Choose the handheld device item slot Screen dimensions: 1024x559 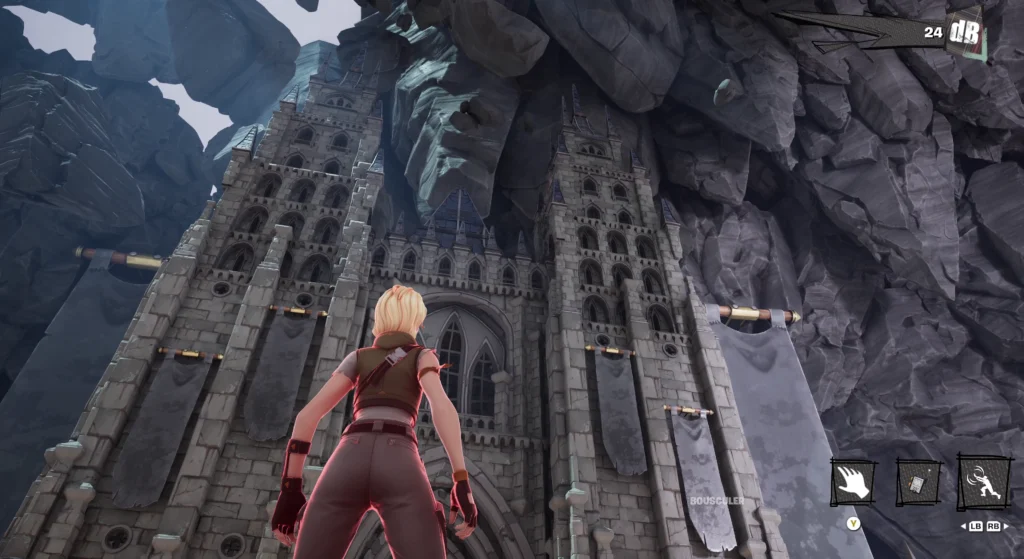click(917, 481)
